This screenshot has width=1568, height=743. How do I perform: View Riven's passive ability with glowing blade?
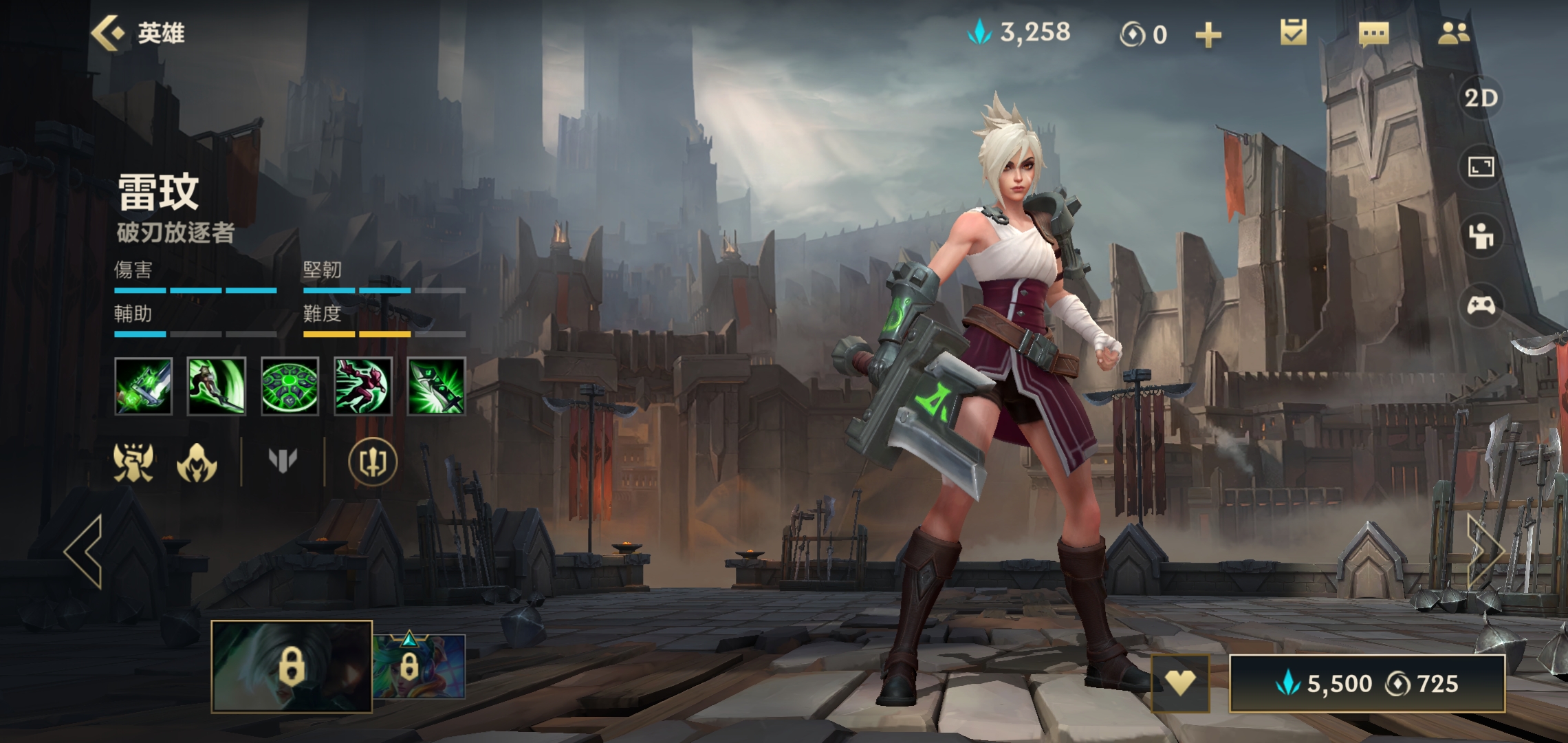[144, 386]
